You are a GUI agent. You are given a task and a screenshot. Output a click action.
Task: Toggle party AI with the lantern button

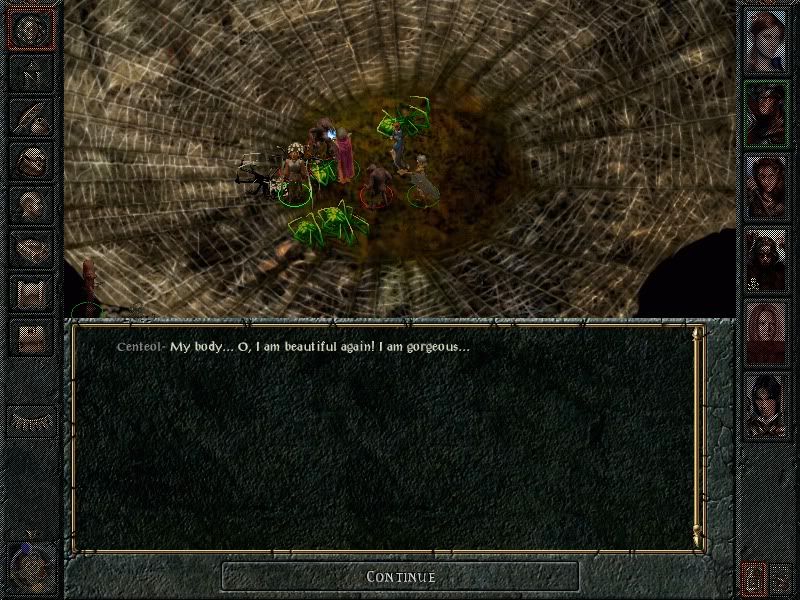752,577
